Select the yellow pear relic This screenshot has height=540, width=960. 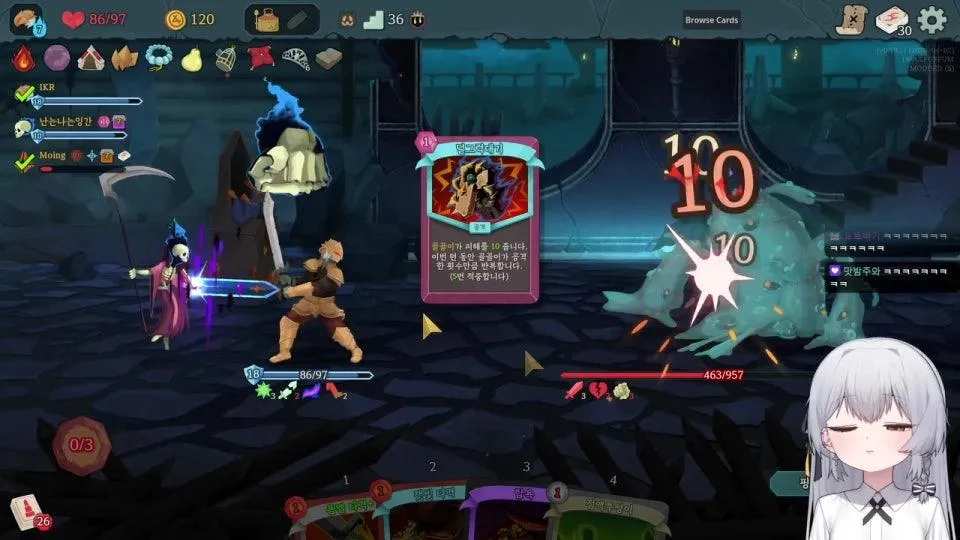tap(192, 58)
